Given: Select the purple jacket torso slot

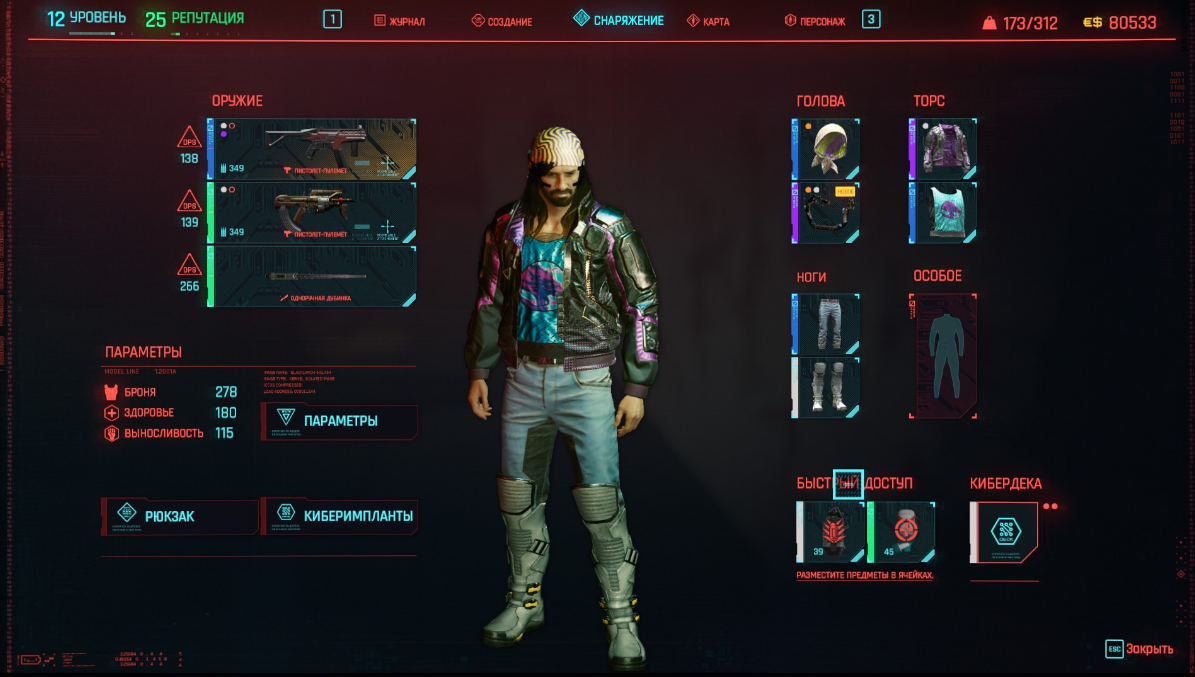Looking at the screenshot, I should click(x=943, y=149).
